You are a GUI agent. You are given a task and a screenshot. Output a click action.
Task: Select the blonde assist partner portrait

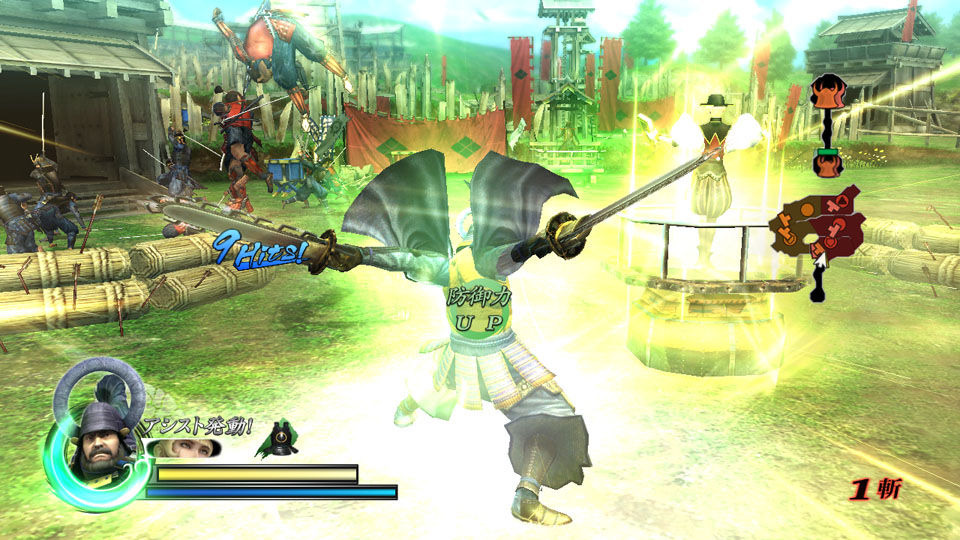[x=186, y=447]
